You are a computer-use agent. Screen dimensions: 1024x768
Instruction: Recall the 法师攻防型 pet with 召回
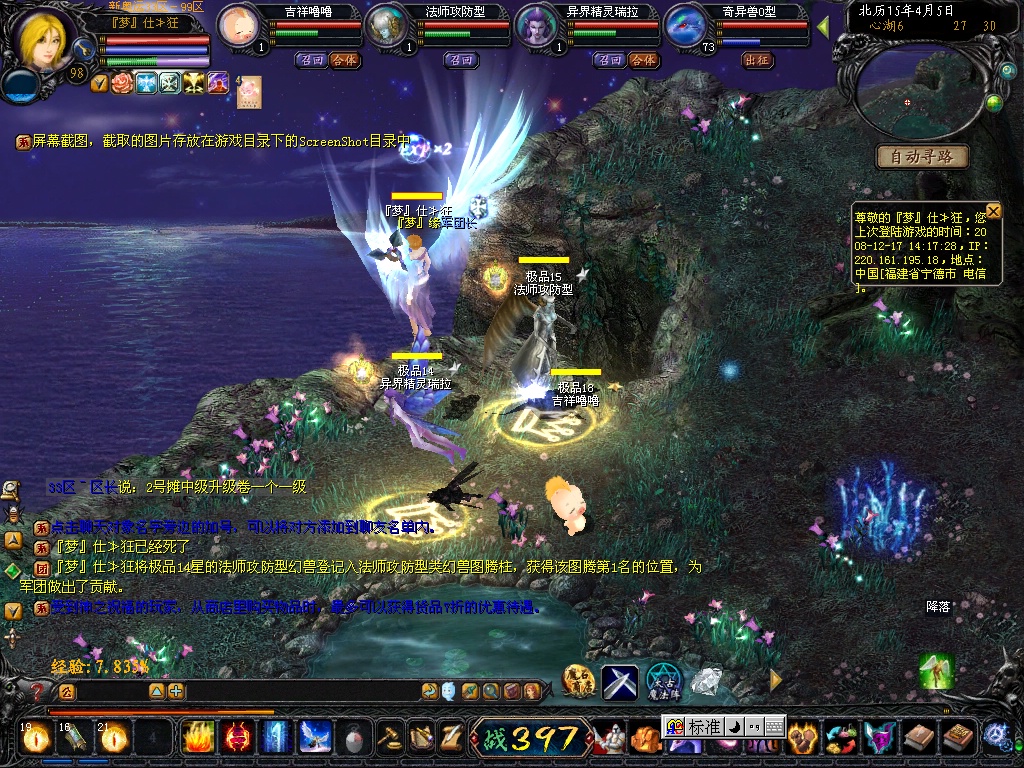(461, 60)
